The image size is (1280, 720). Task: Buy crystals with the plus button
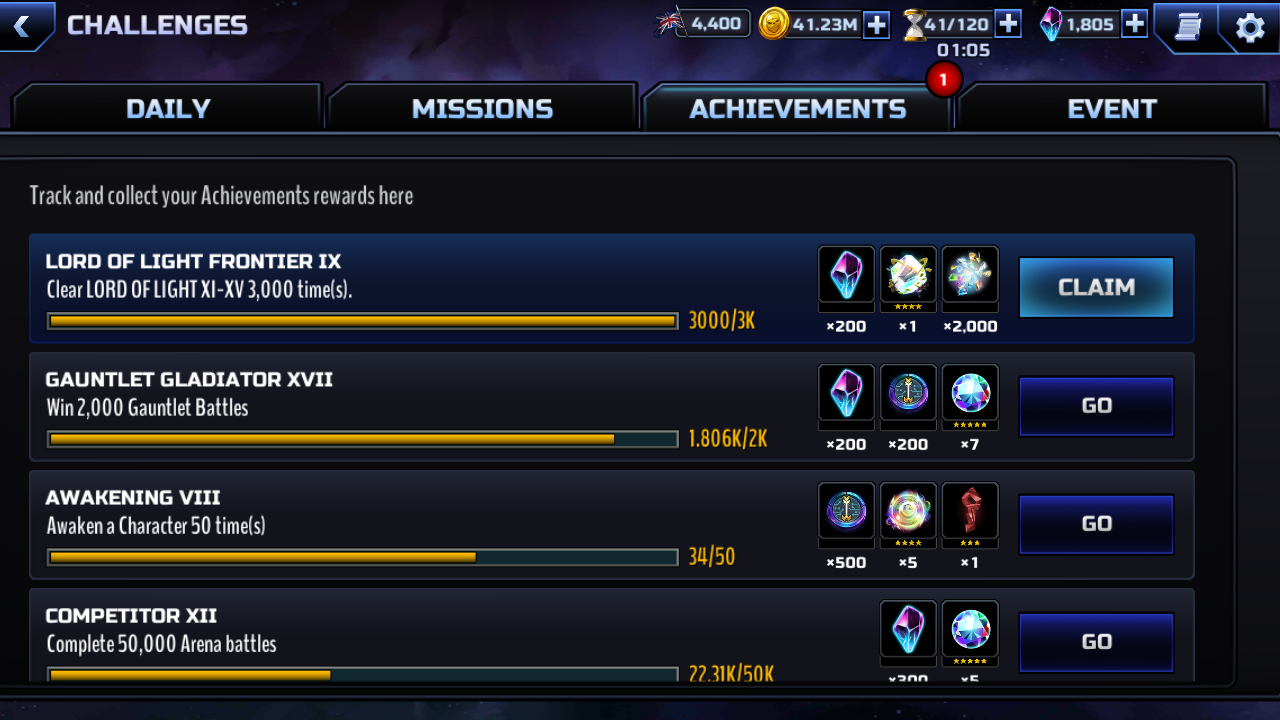(1134, 24)
